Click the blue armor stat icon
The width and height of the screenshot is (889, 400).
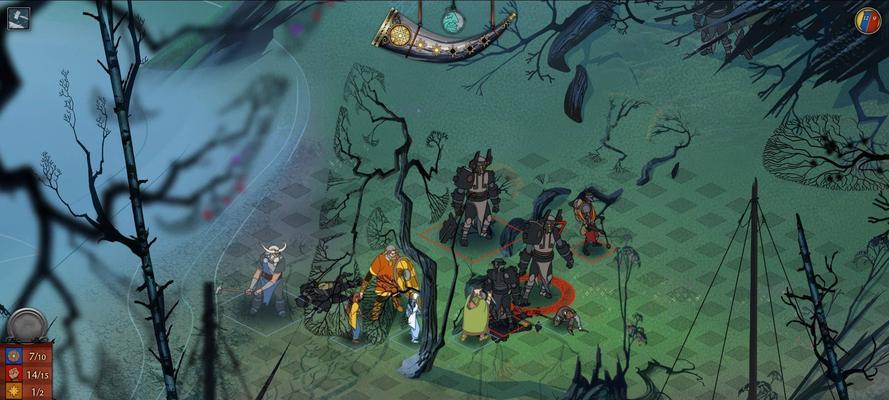(14, 356)
